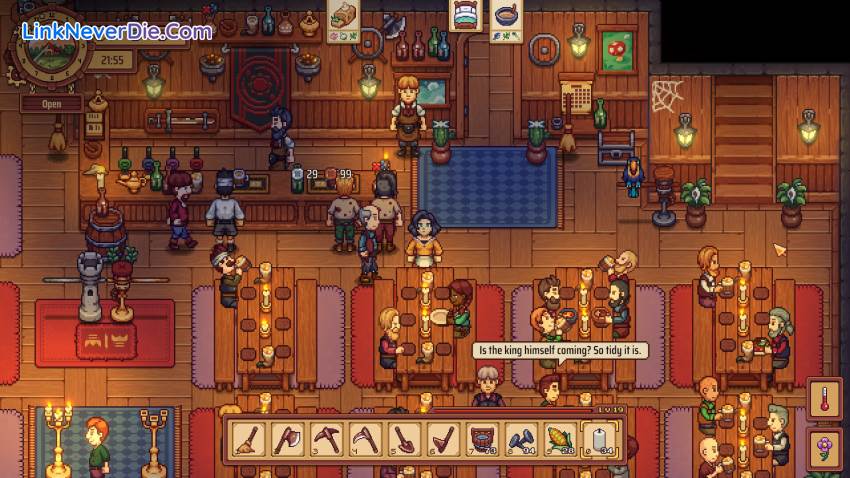Select the axe hotbar slot
The image size is (850, 478).
[x=289, y=437]
